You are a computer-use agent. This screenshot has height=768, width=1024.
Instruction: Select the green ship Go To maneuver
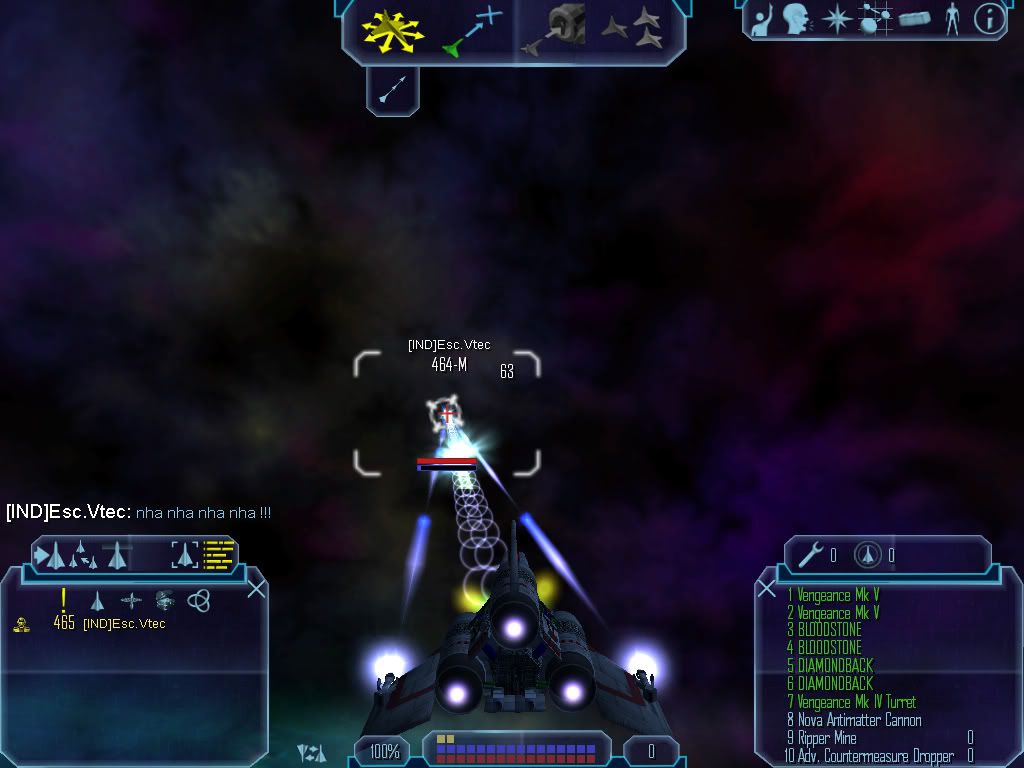pyautogui.click(x=471, y=31)
